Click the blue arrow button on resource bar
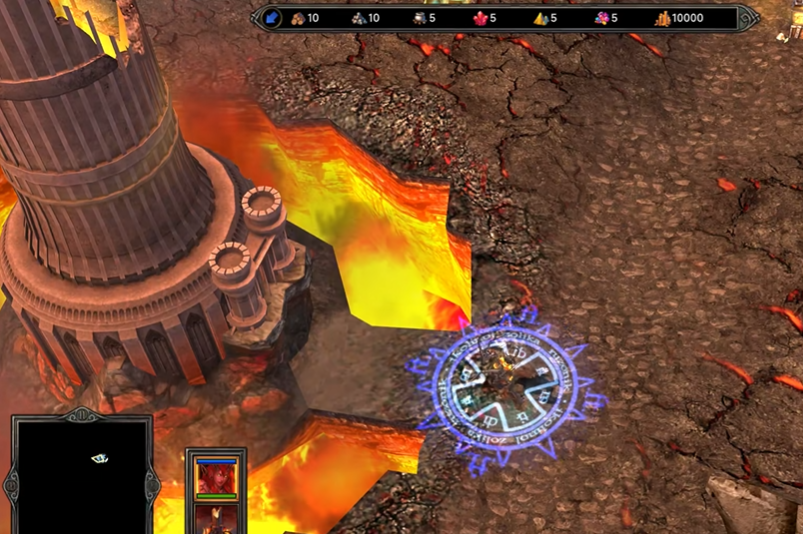803x534 pixels. click(272, 18)
